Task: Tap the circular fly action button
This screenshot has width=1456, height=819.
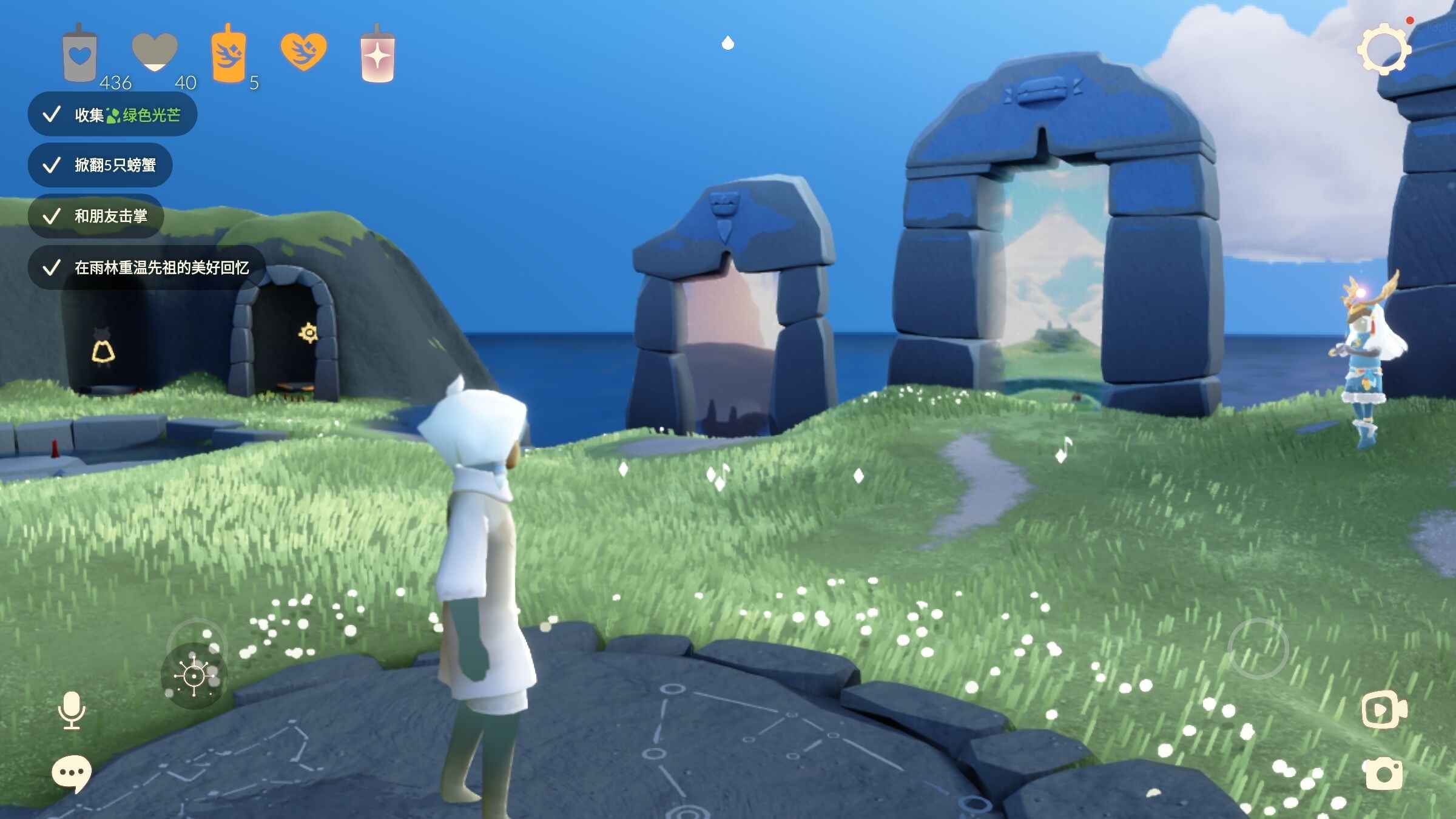Action: [1258, 649]
